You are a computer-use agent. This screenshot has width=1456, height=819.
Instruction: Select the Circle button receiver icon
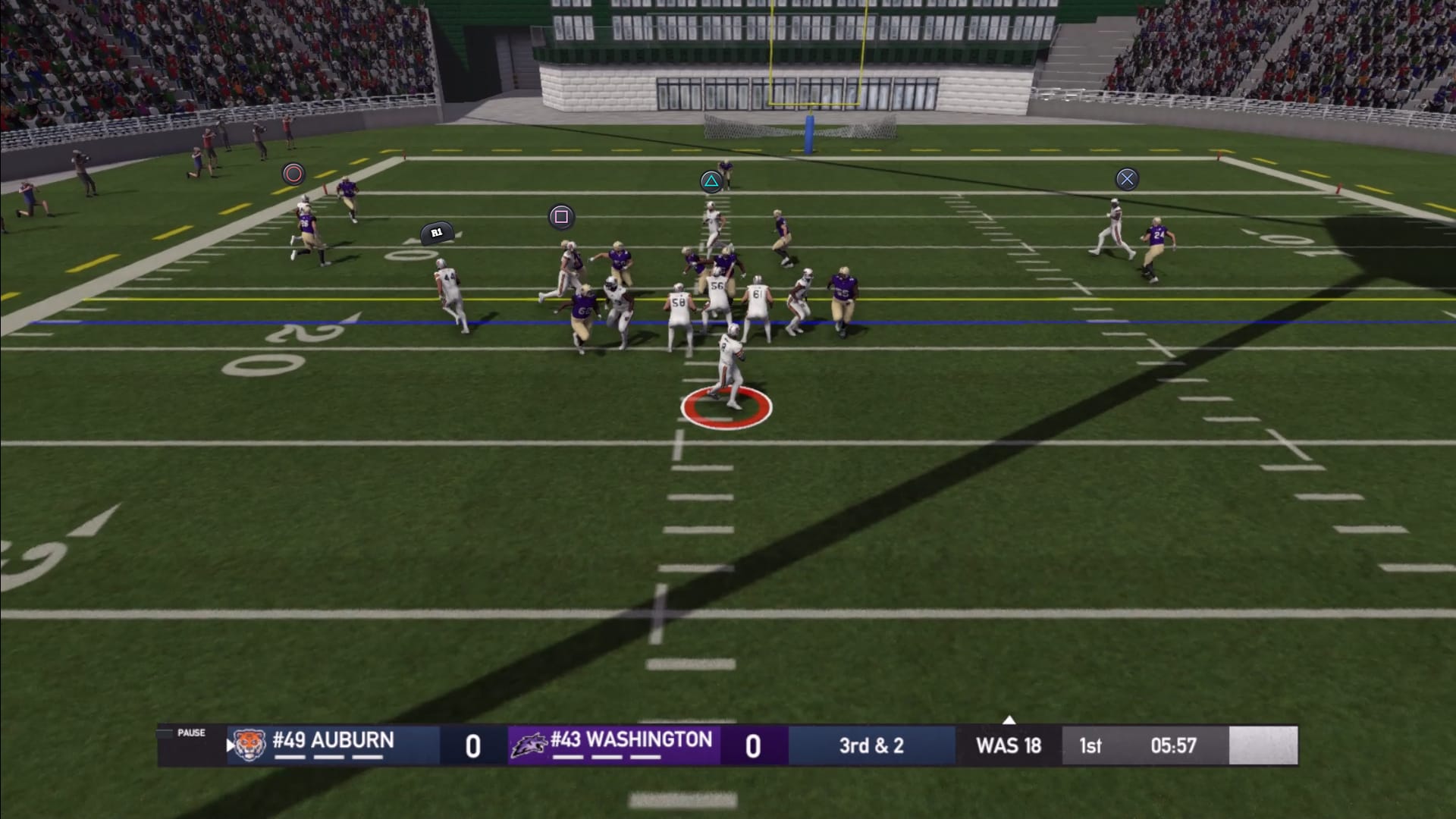click(x=293, y=174)
